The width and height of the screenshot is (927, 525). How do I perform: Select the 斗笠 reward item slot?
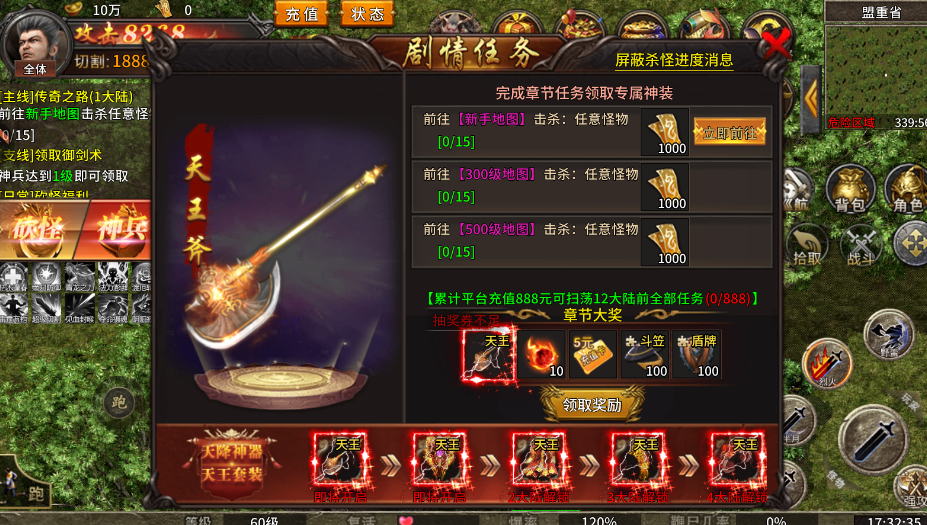(645, 355)
